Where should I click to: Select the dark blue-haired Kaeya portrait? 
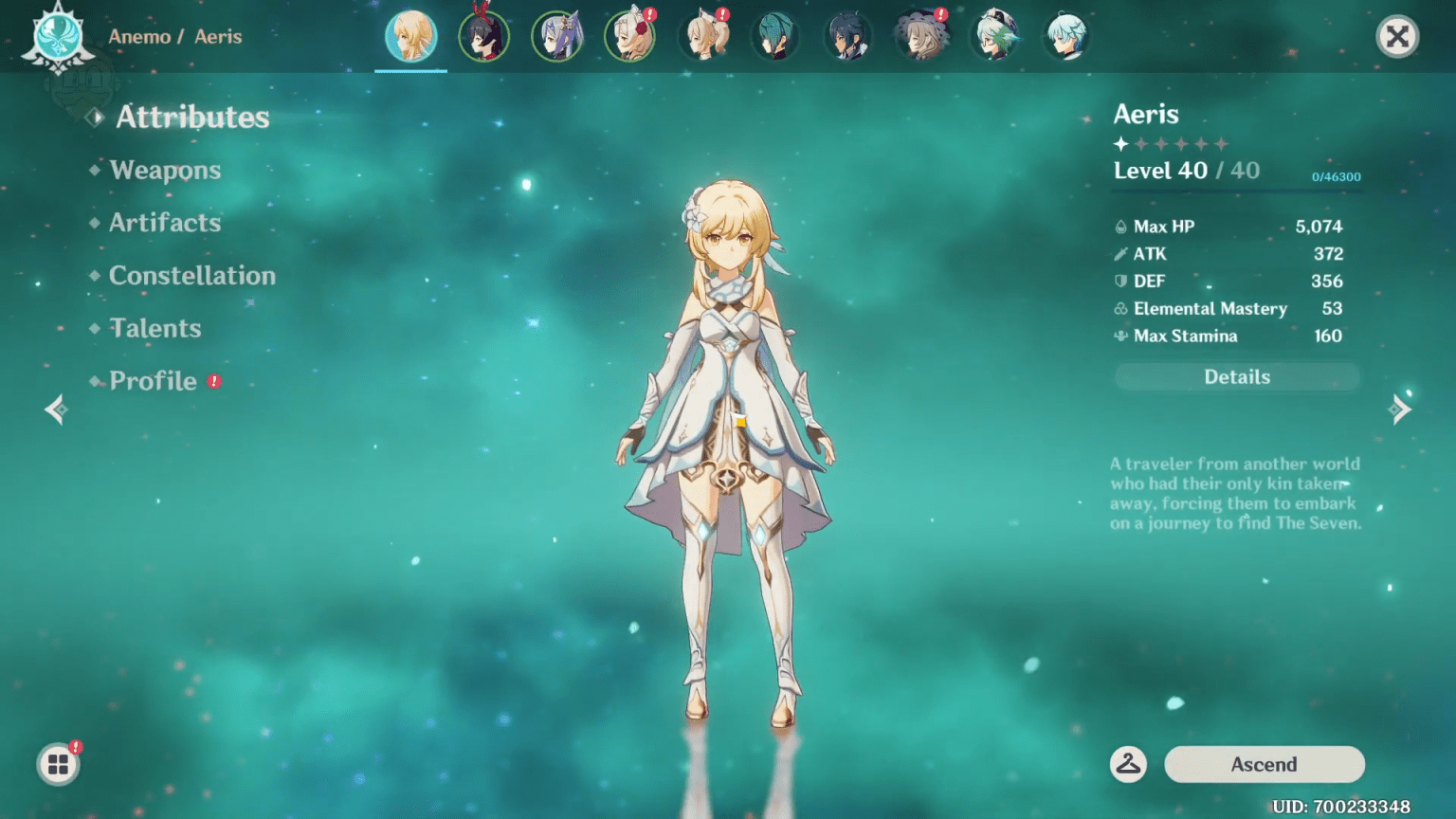click(847, 37)
